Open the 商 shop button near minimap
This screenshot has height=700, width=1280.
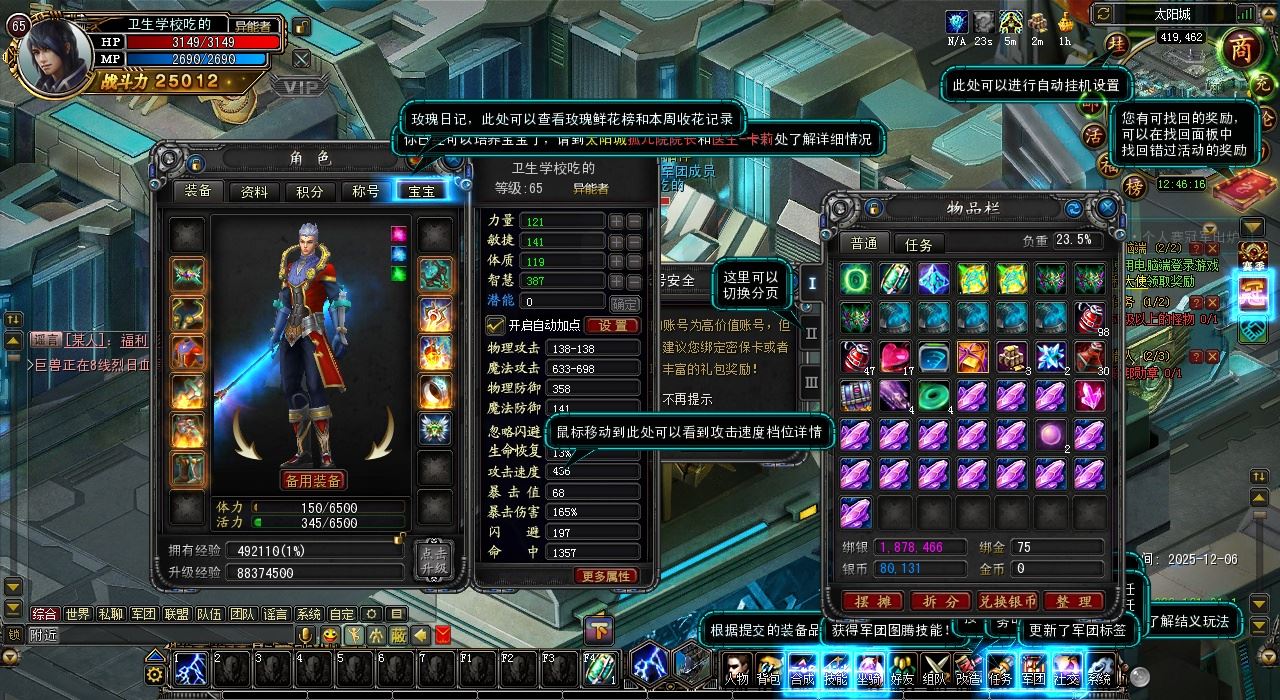[x=1241, y=50]
